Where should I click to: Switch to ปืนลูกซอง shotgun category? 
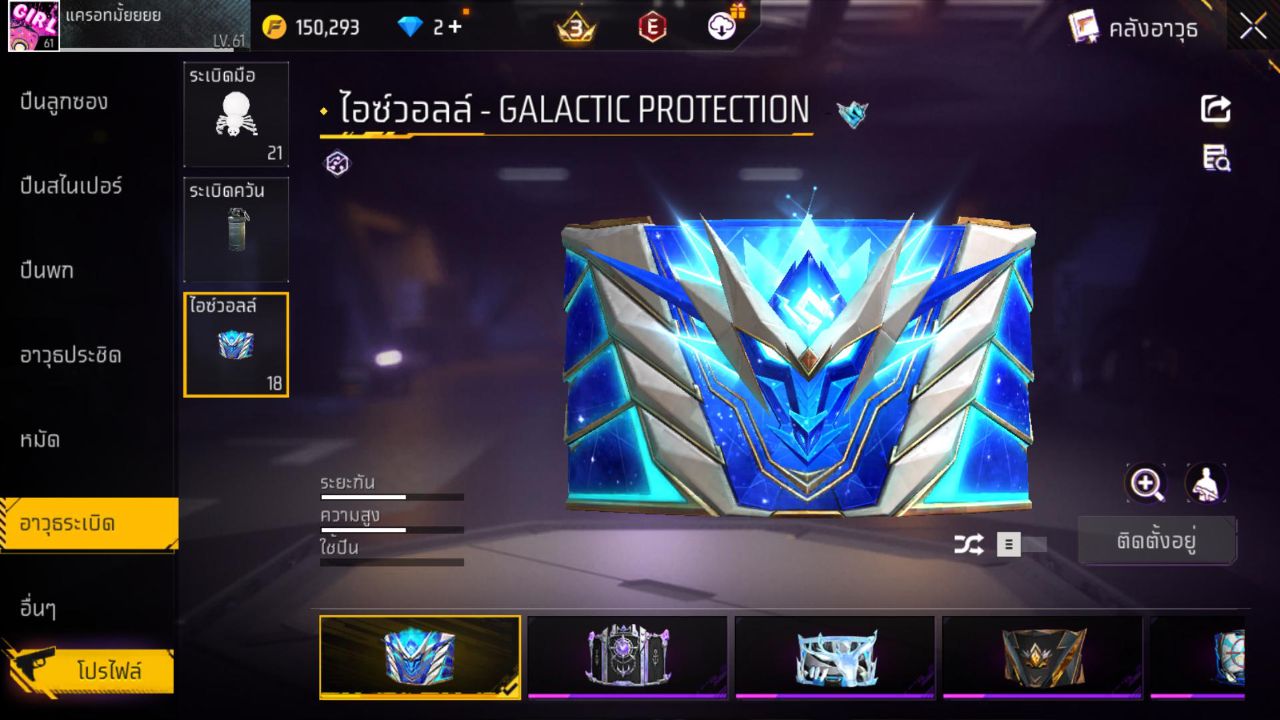pos(64,101)
